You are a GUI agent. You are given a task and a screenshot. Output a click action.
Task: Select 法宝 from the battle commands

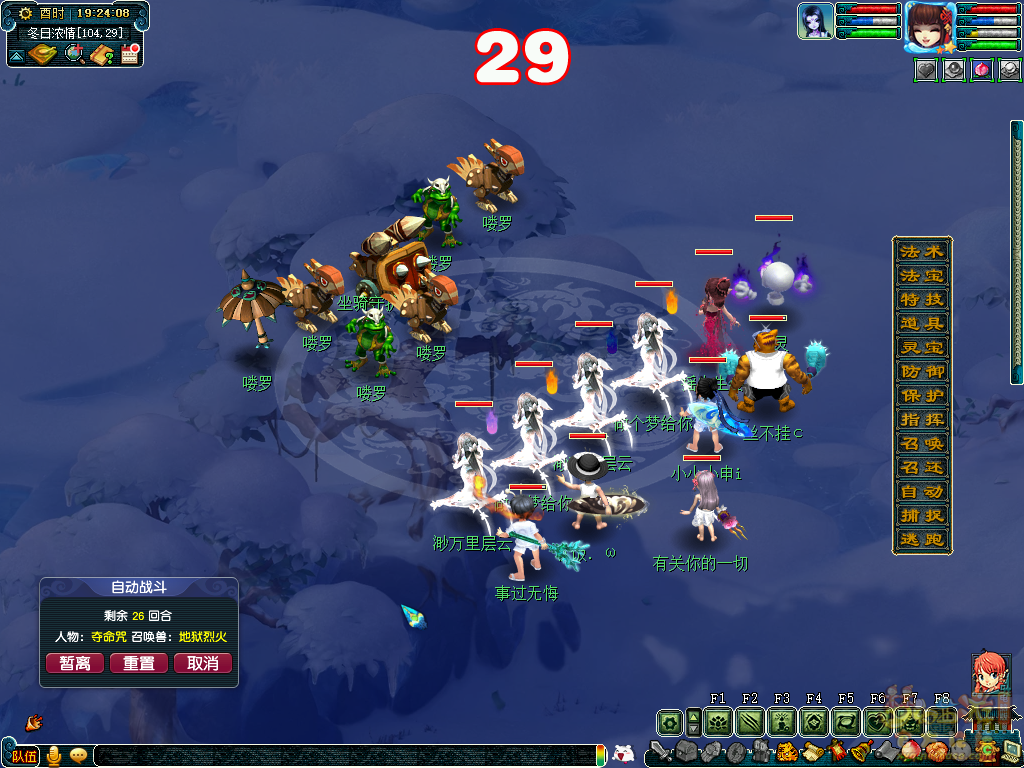coord(921,275)
